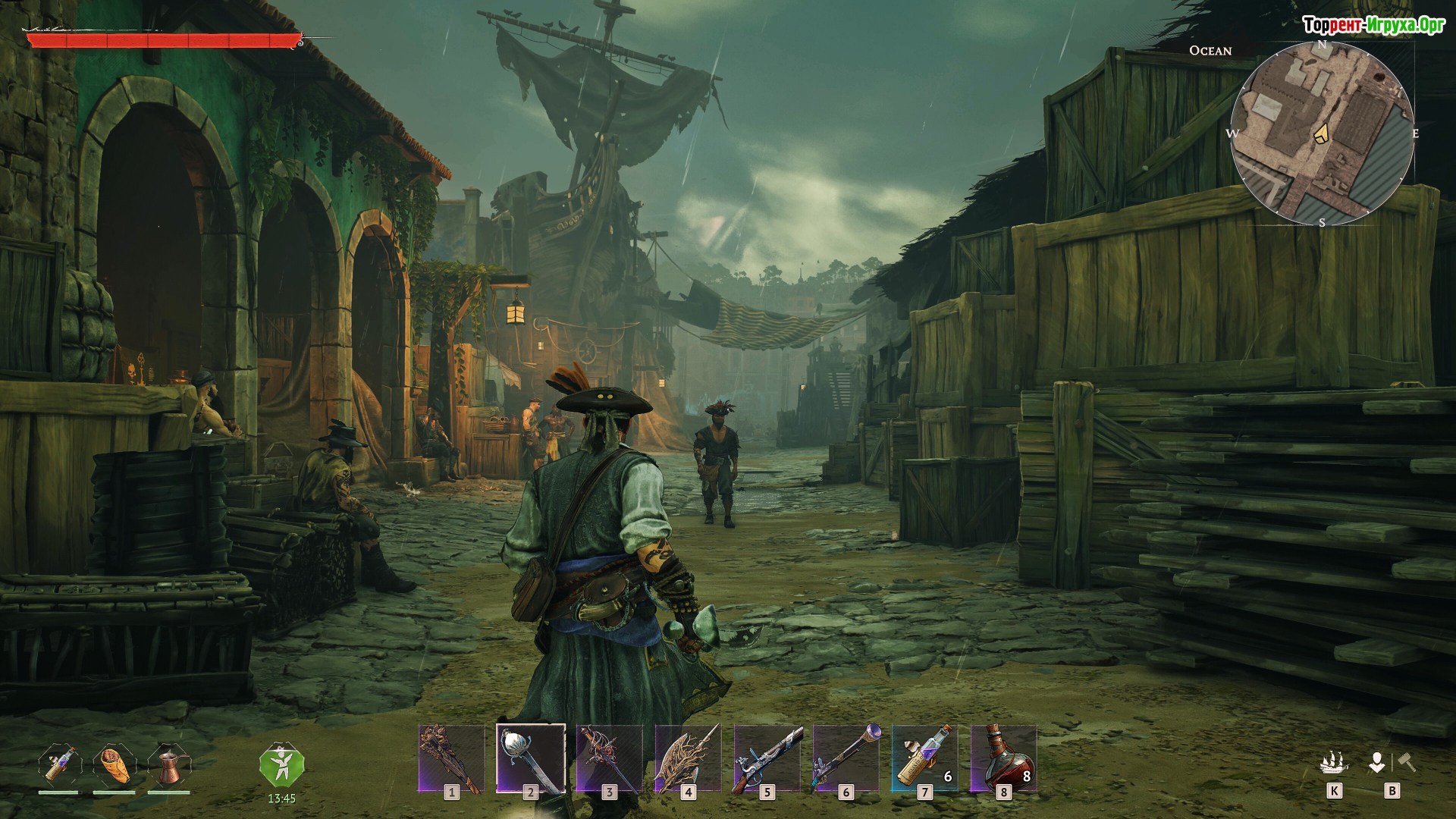This screenshot has width=1456, height=819.
Task: Click the coffee pot buff icon
Action: (169, 764)
